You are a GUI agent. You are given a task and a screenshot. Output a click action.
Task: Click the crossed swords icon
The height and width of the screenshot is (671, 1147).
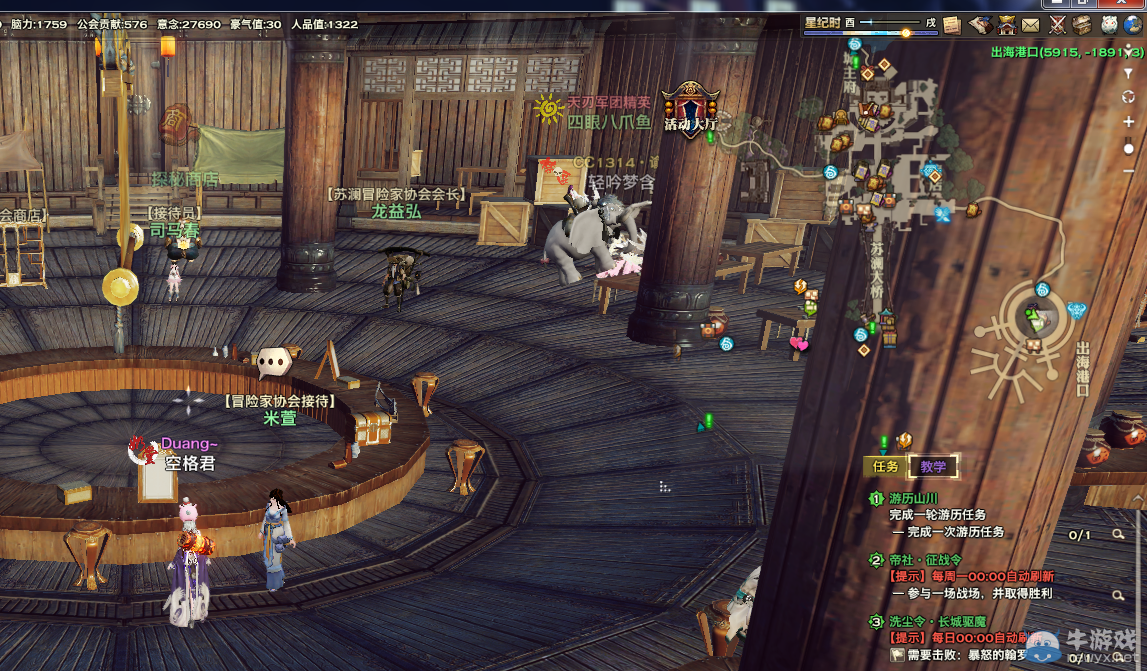click(1058, 25)
